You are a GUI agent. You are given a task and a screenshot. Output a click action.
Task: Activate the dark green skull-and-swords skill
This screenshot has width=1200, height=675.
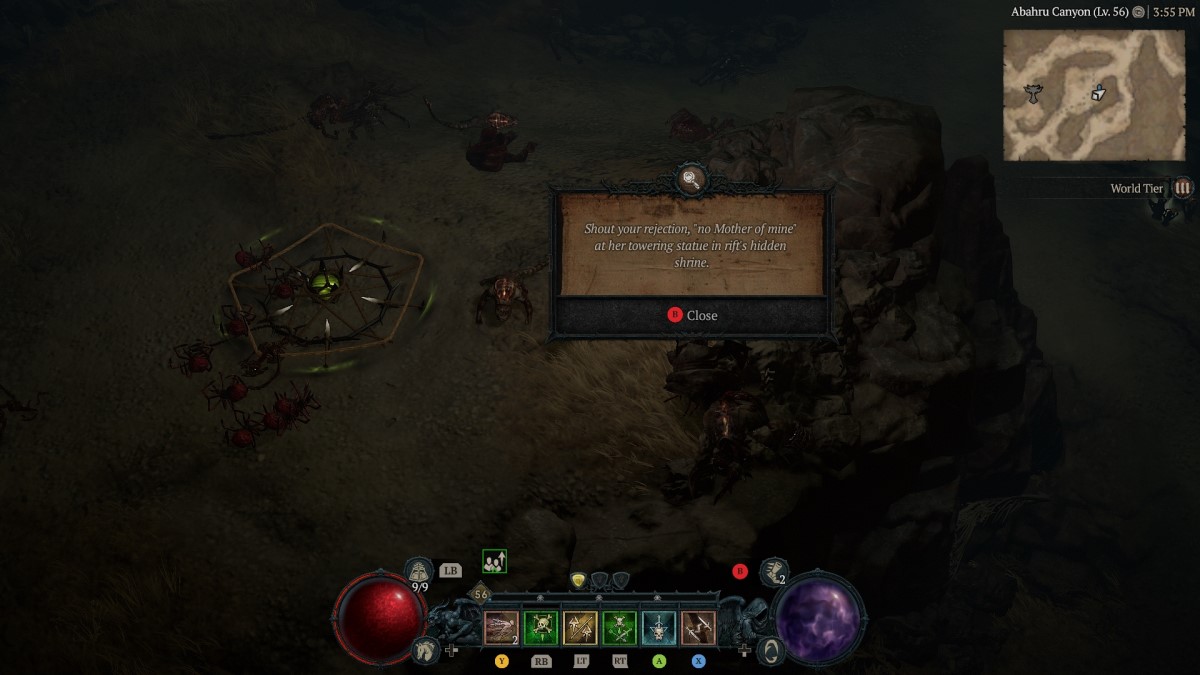(619, 628)
